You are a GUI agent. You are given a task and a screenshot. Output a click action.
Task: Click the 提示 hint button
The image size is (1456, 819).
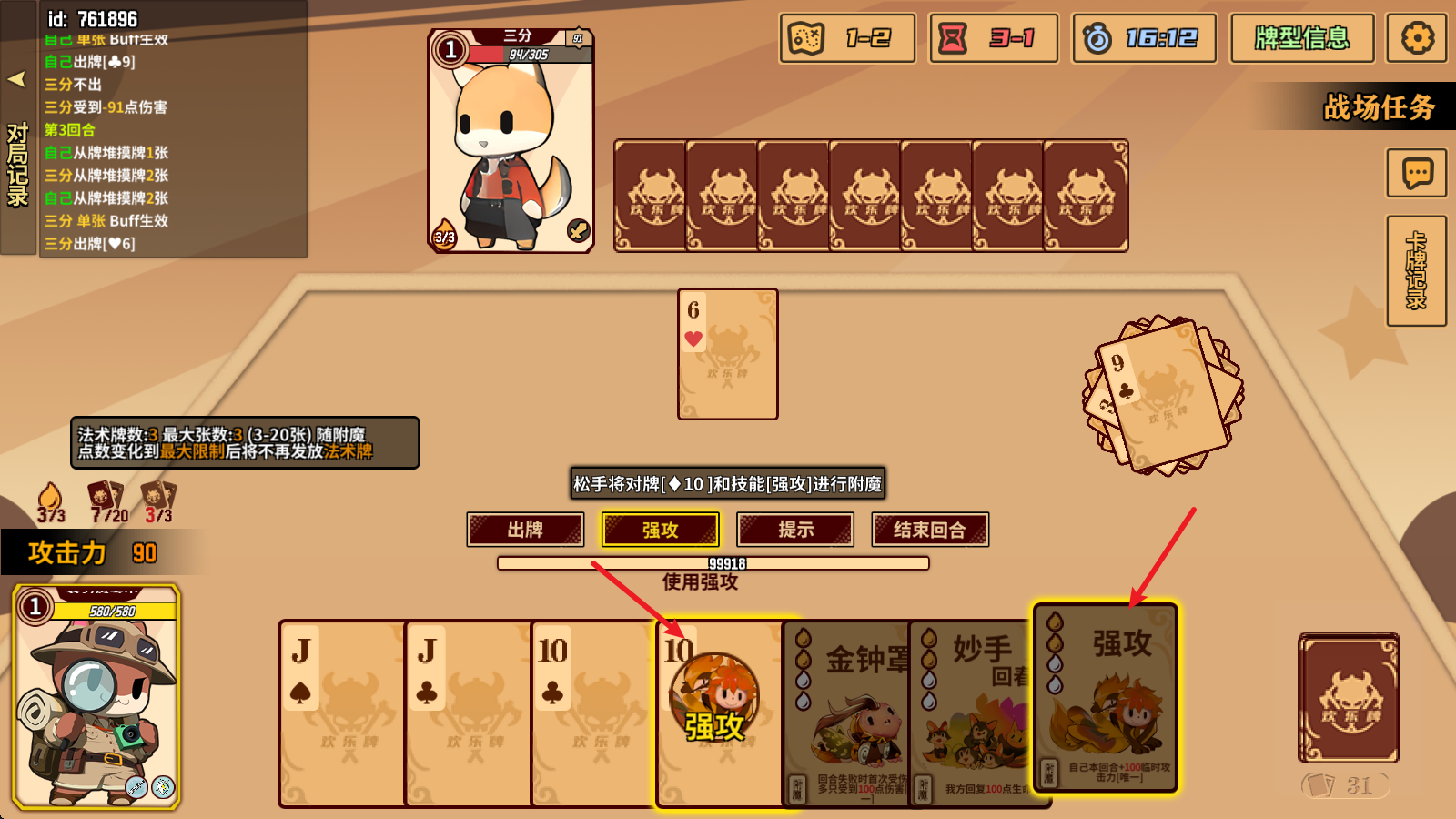pos(794,529)
